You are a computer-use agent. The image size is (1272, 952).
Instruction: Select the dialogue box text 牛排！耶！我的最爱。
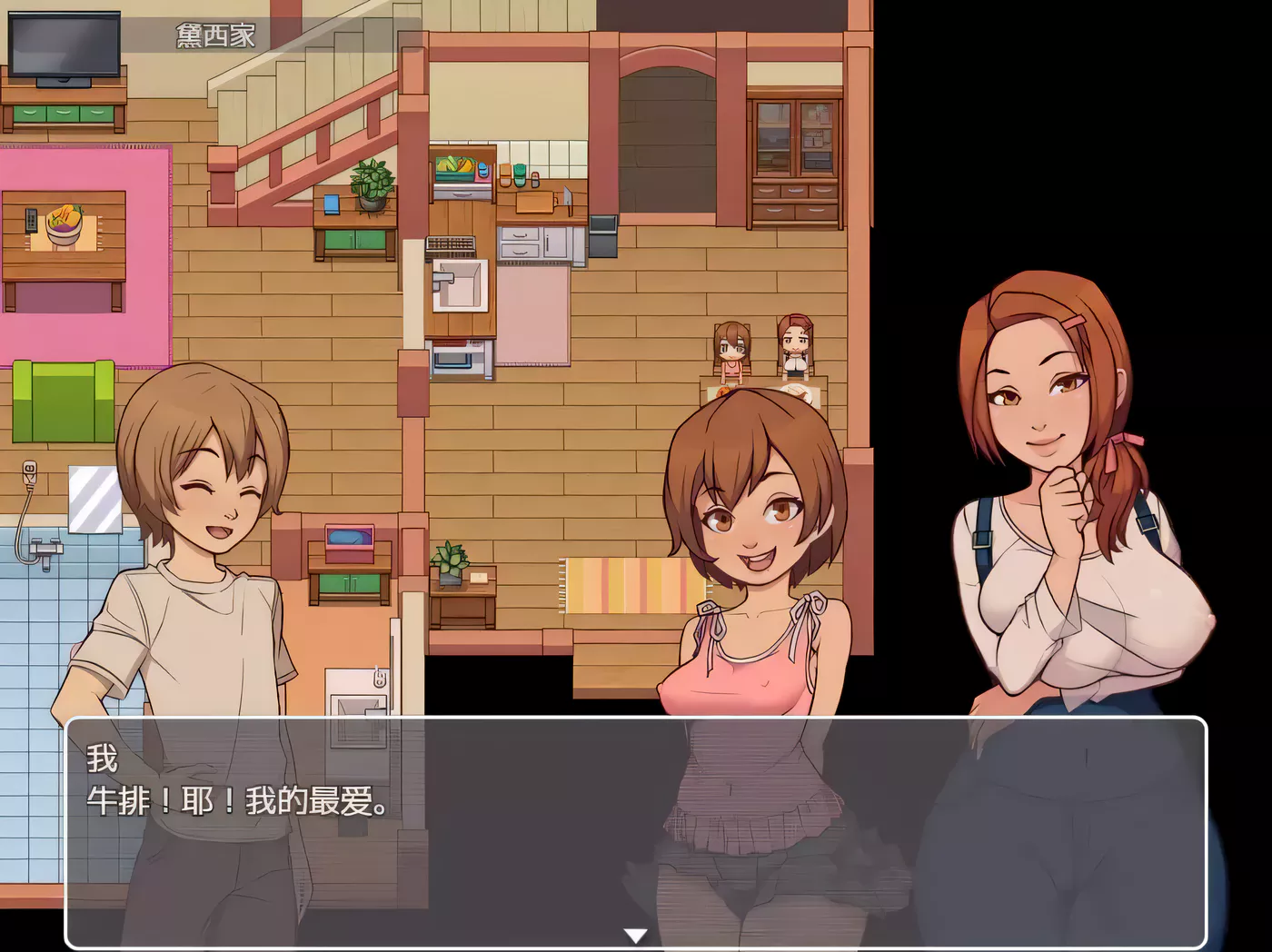[241, 803]
